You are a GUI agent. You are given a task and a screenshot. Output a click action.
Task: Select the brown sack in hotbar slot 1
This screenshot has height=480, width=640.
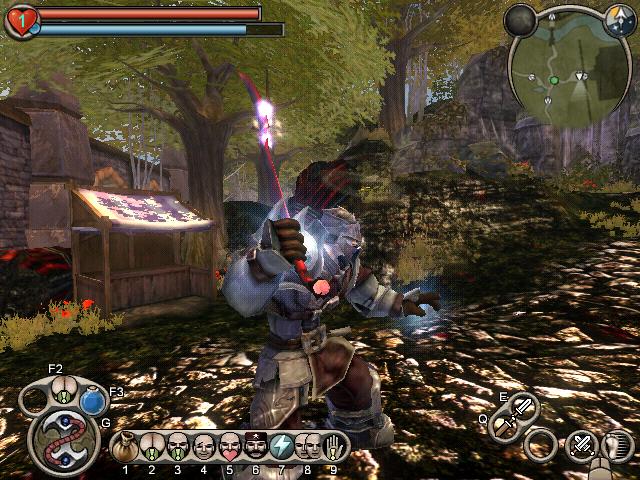(126, 445)
